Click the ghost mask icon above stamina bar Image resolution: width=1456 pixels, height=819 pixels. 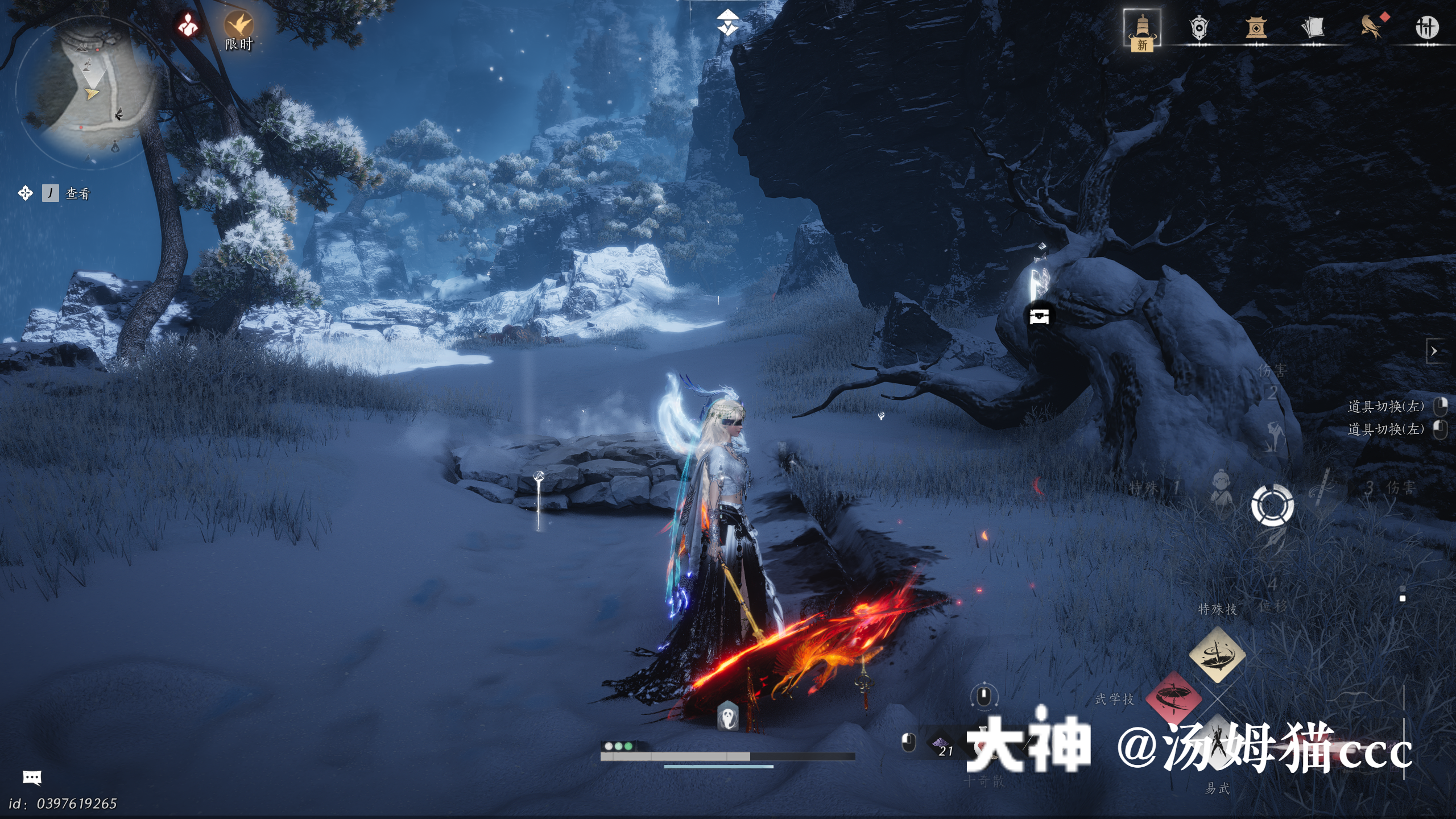727,715
